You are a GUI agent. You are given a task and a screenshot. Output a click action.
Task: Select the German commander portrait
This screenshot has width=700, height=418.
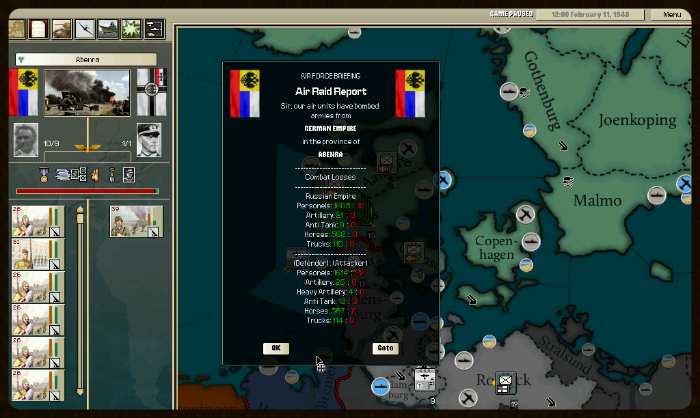[148, 139]
